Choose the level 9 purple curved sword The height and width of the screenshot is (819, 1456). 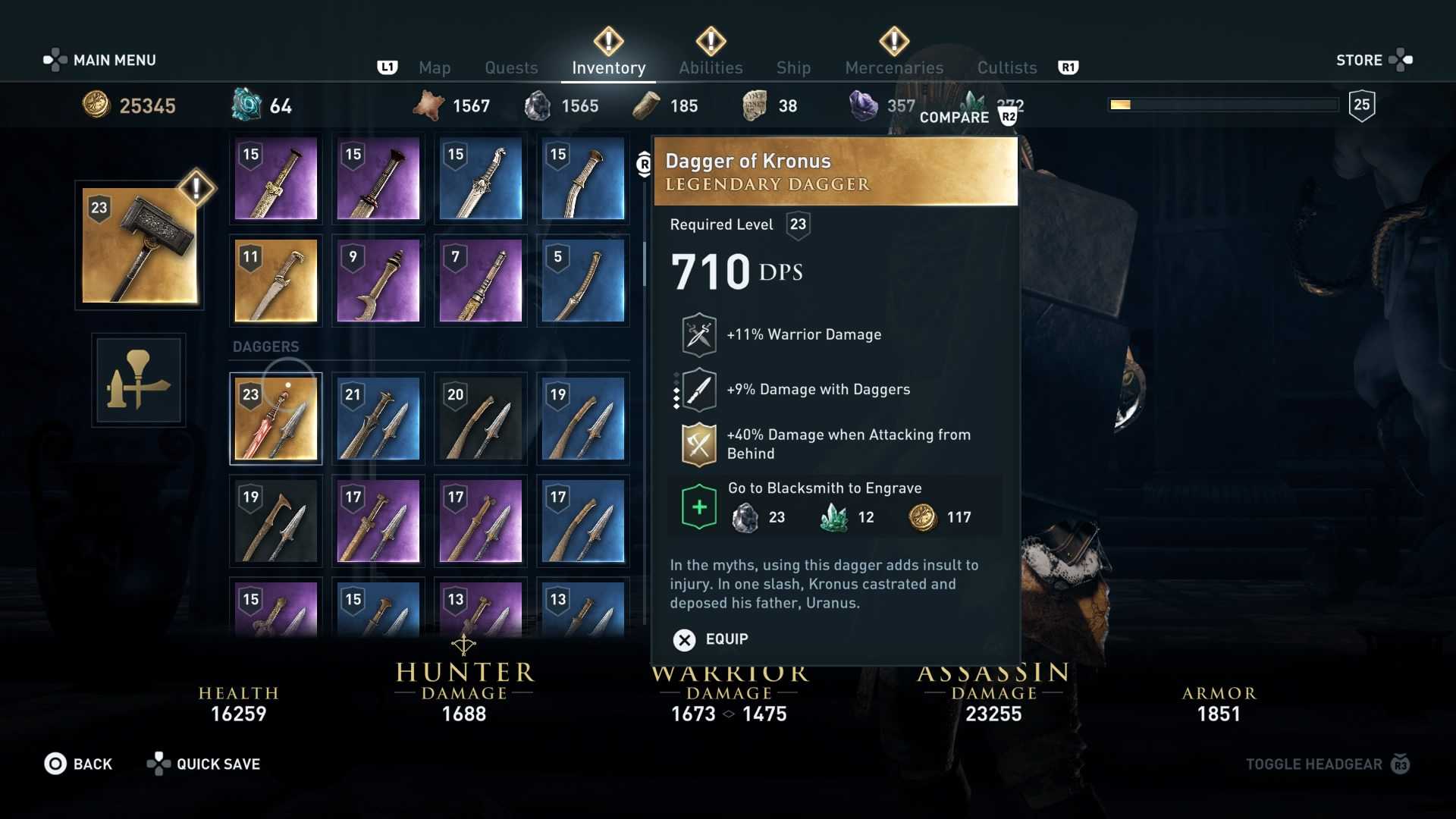378,281
